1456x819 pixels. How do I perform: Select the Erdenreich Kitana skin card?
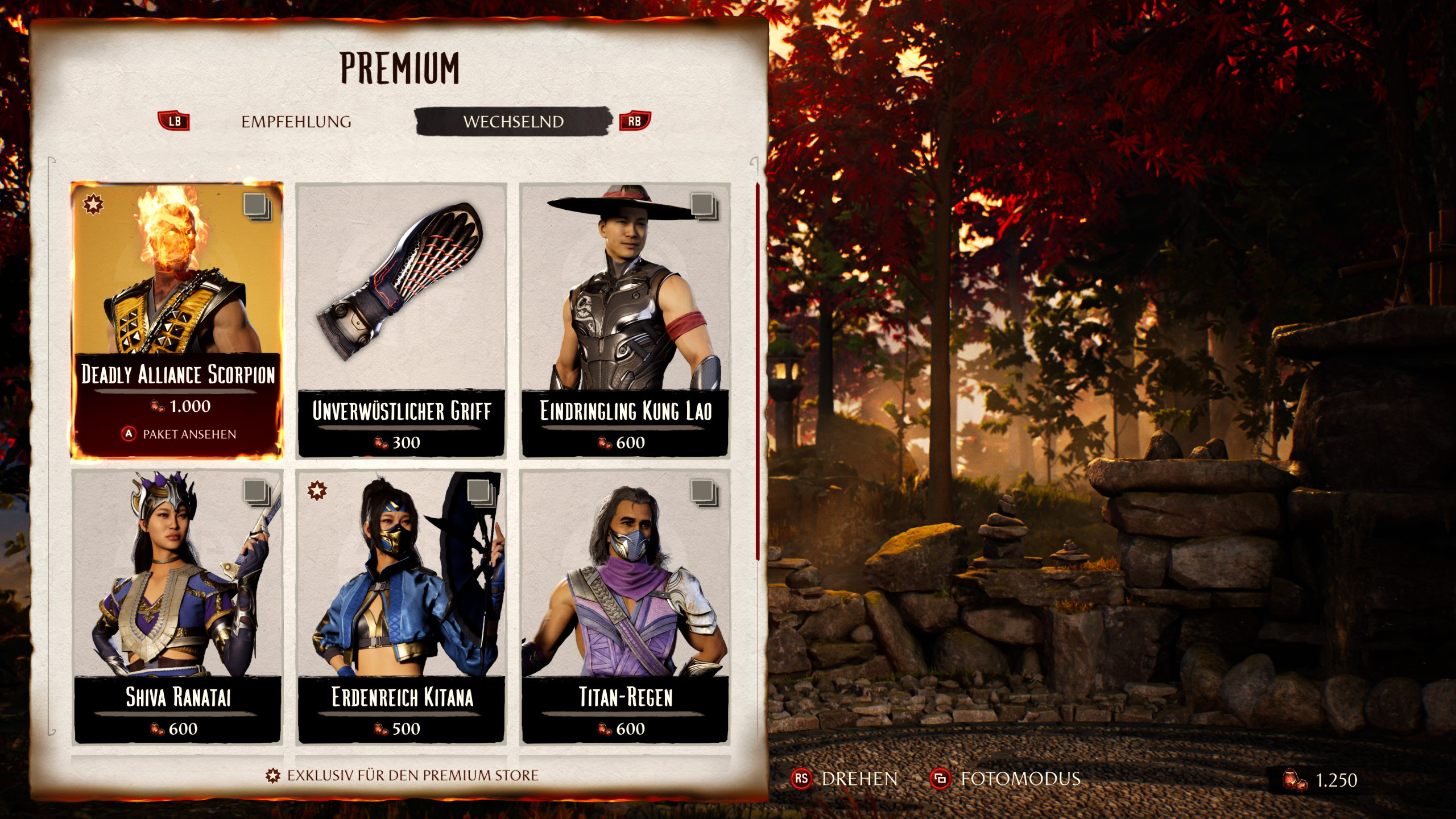(401, 607)
